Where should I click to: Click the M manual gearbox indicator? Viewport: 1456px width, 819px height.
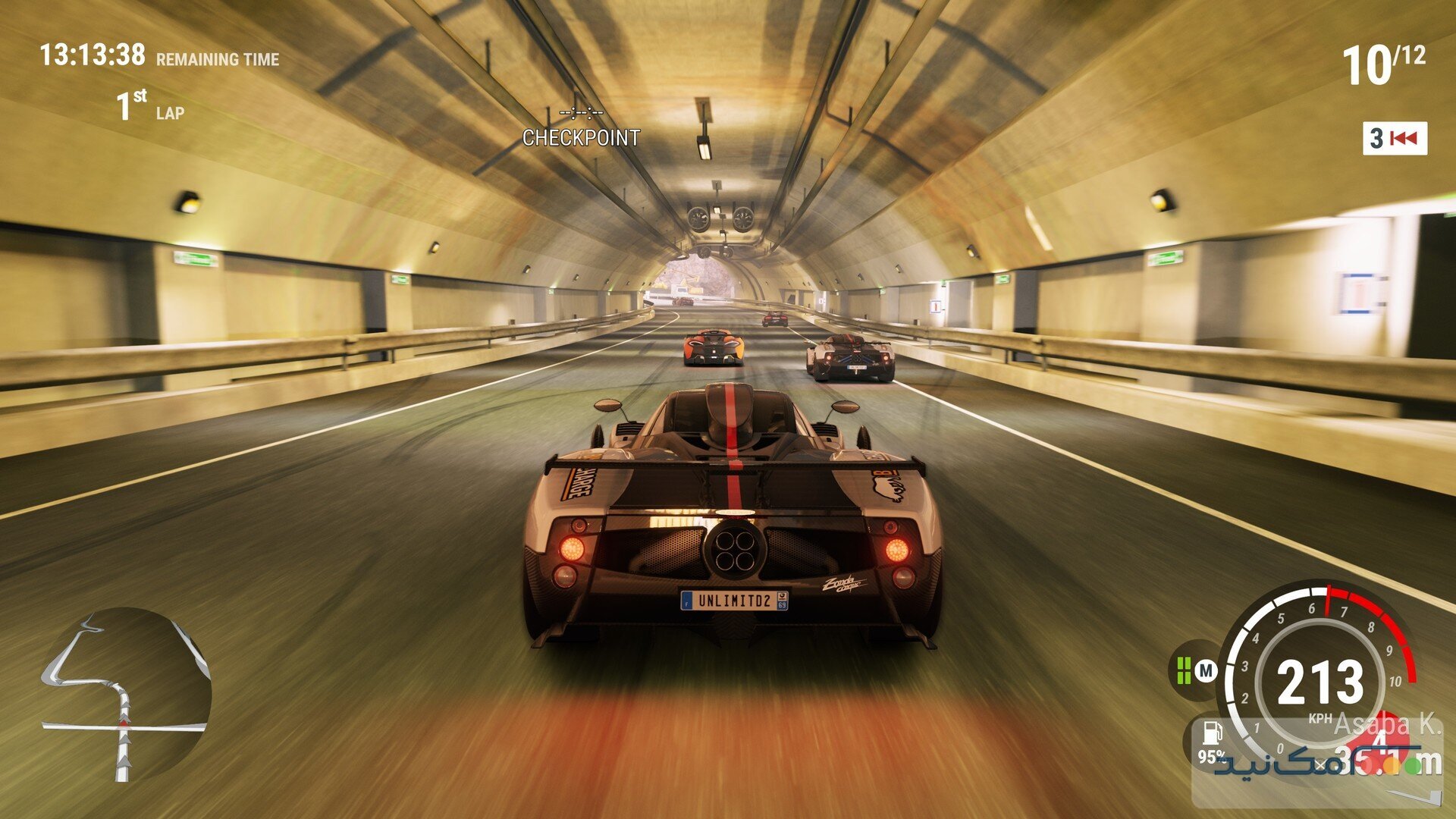1207,670
